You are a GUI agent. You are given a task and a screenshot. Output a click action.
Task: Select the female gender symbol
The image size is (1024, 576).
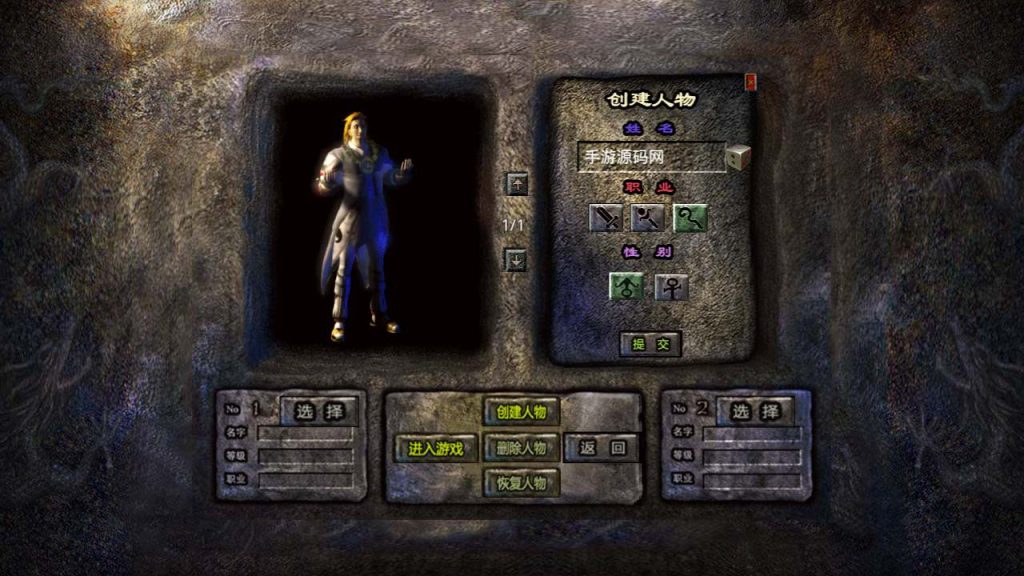click(671, 287)
